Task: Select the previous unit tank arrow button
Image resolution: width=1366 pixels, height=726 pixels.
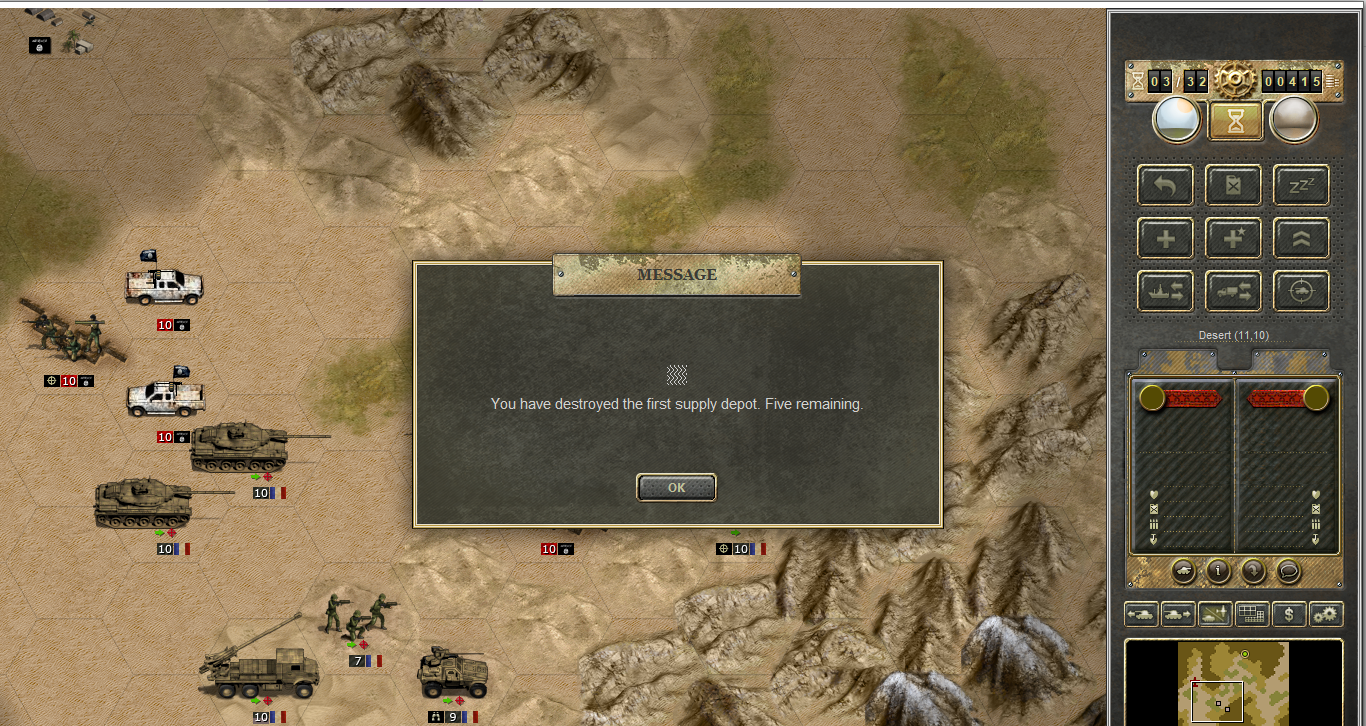Action: [x=1141, y=614]
